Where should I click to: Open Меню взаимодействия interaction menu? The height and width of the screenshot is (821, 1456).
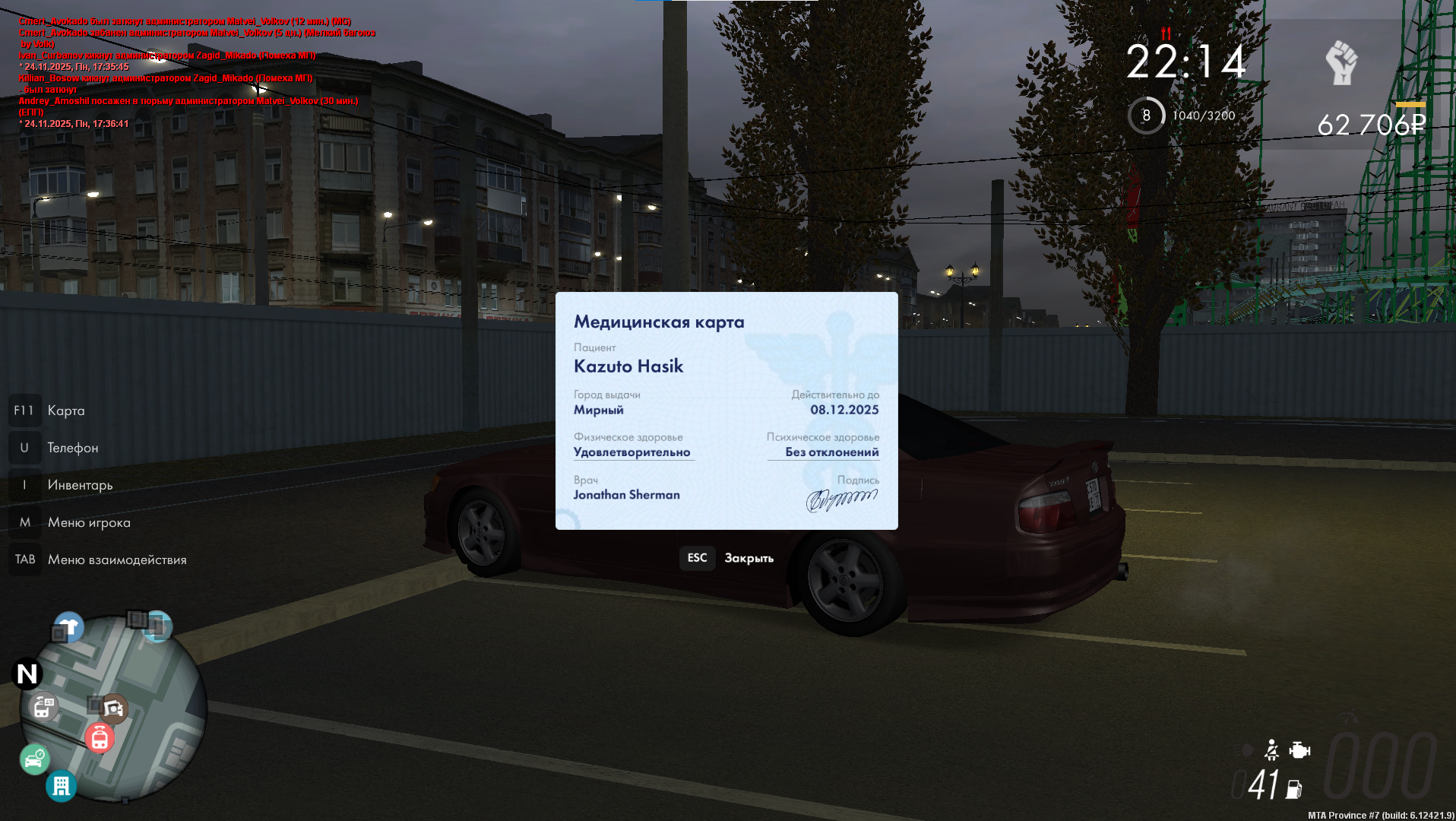116,559
